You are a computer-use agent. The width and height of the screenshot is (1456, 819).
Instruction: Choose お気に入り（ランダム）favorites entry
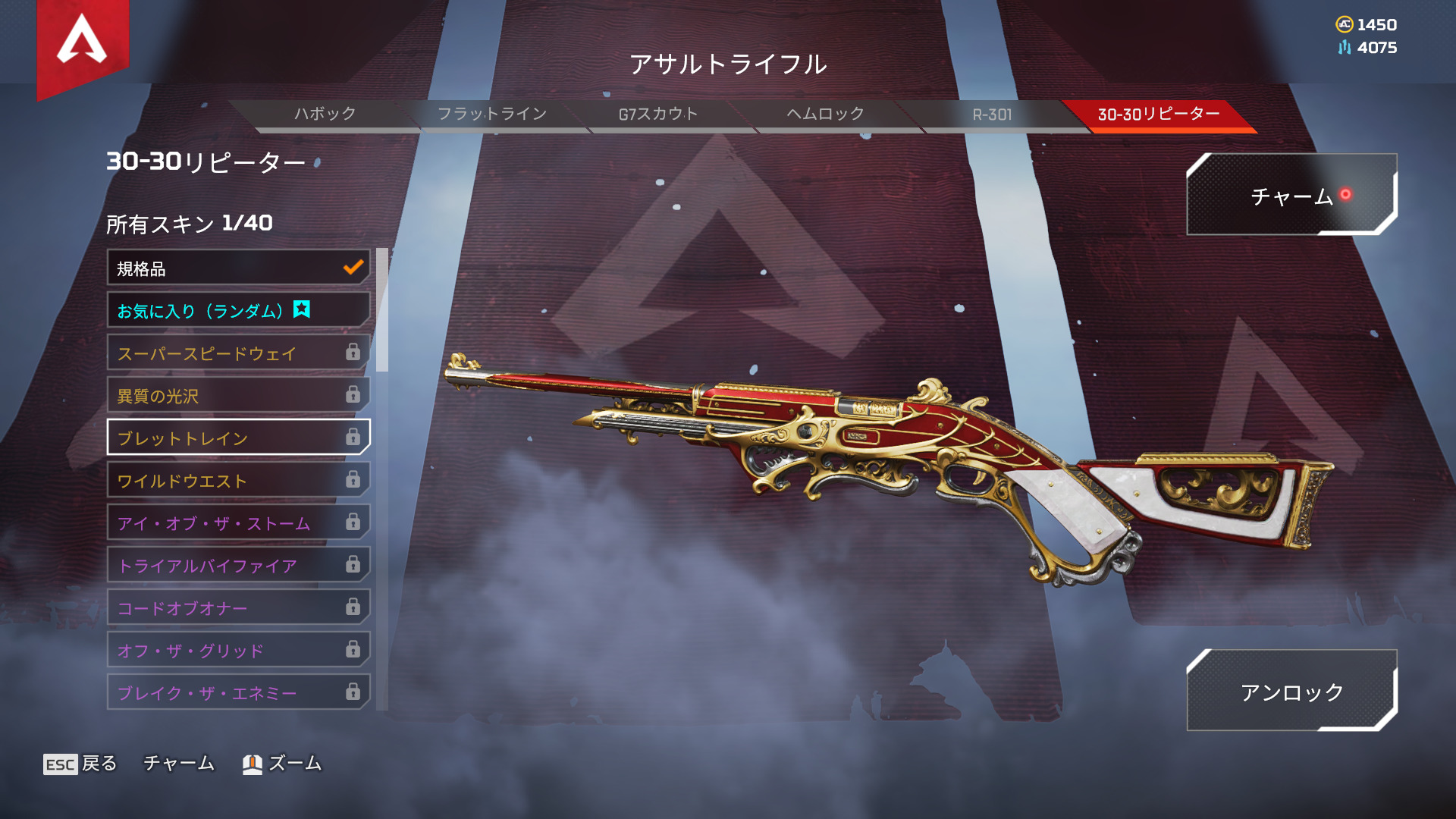pos(238,311)
